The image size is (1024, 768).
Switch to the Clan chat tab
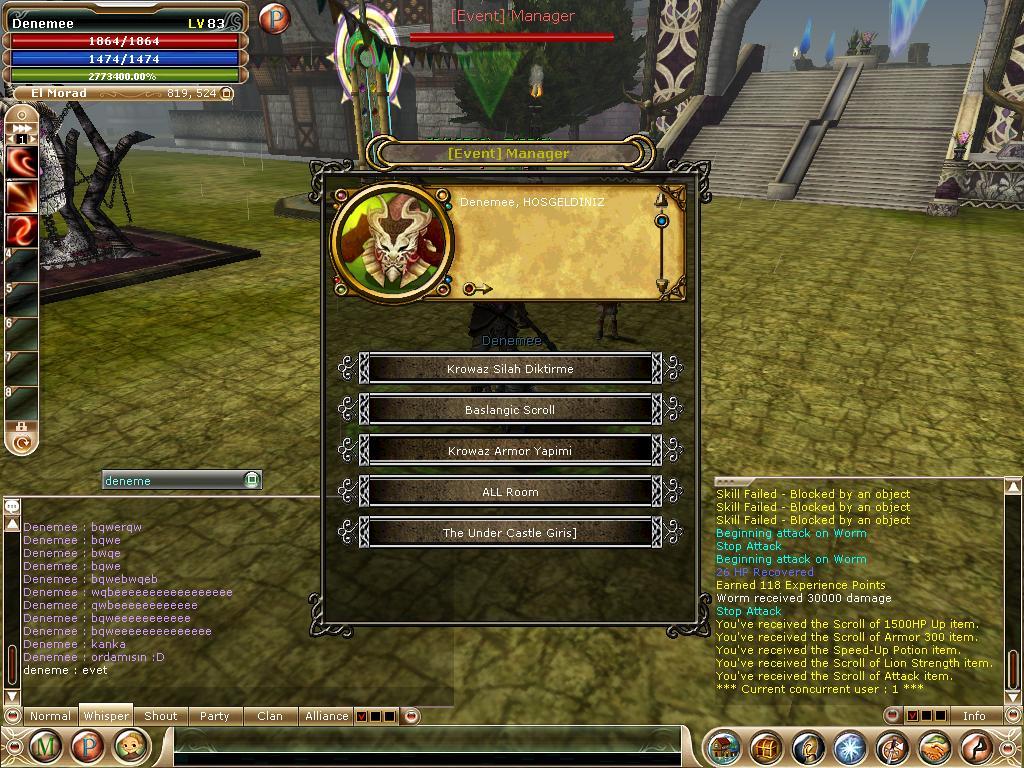(x=269, y=716)
